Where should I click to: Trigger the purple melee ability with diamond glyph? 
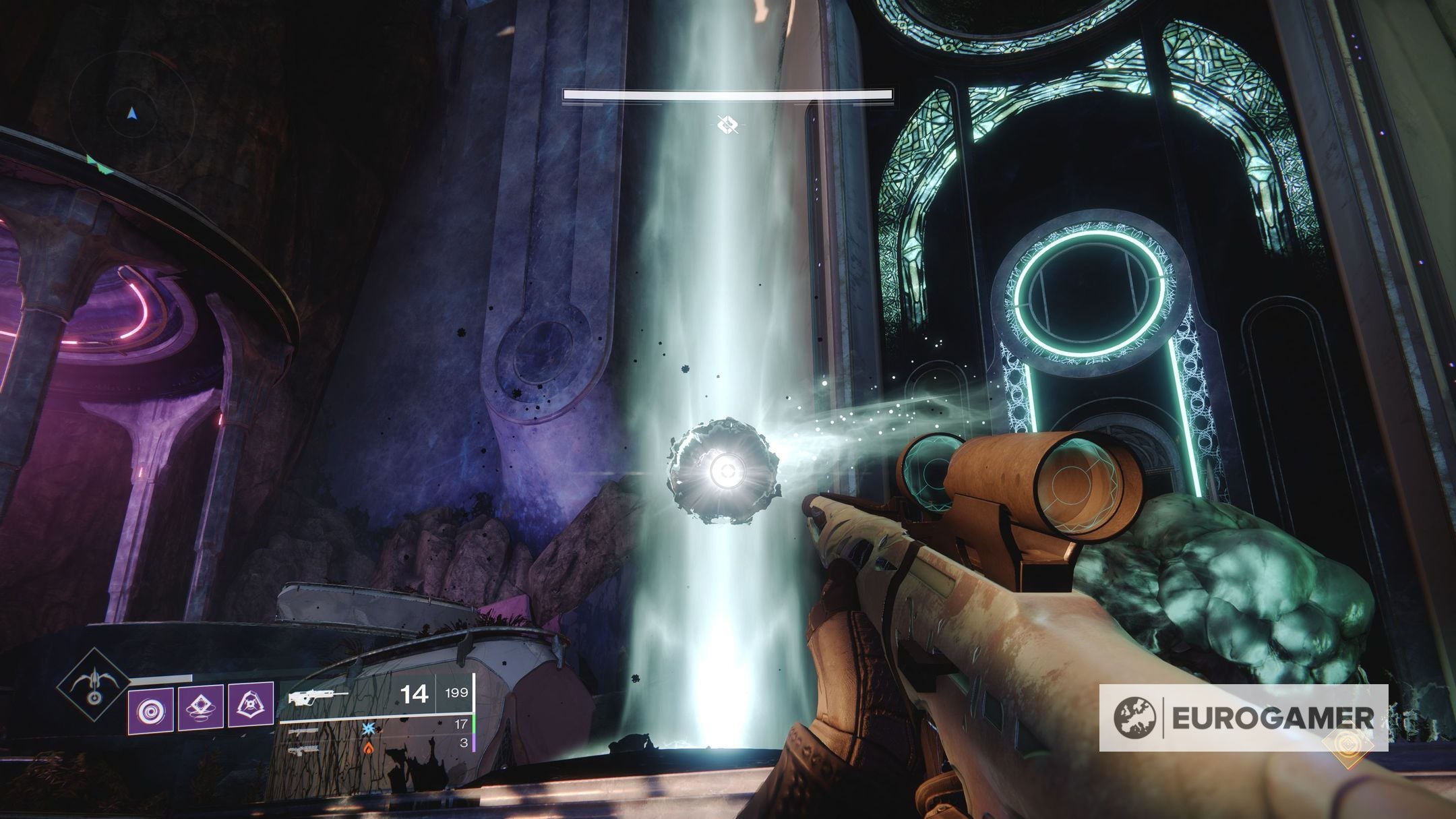tap(201, 706)
